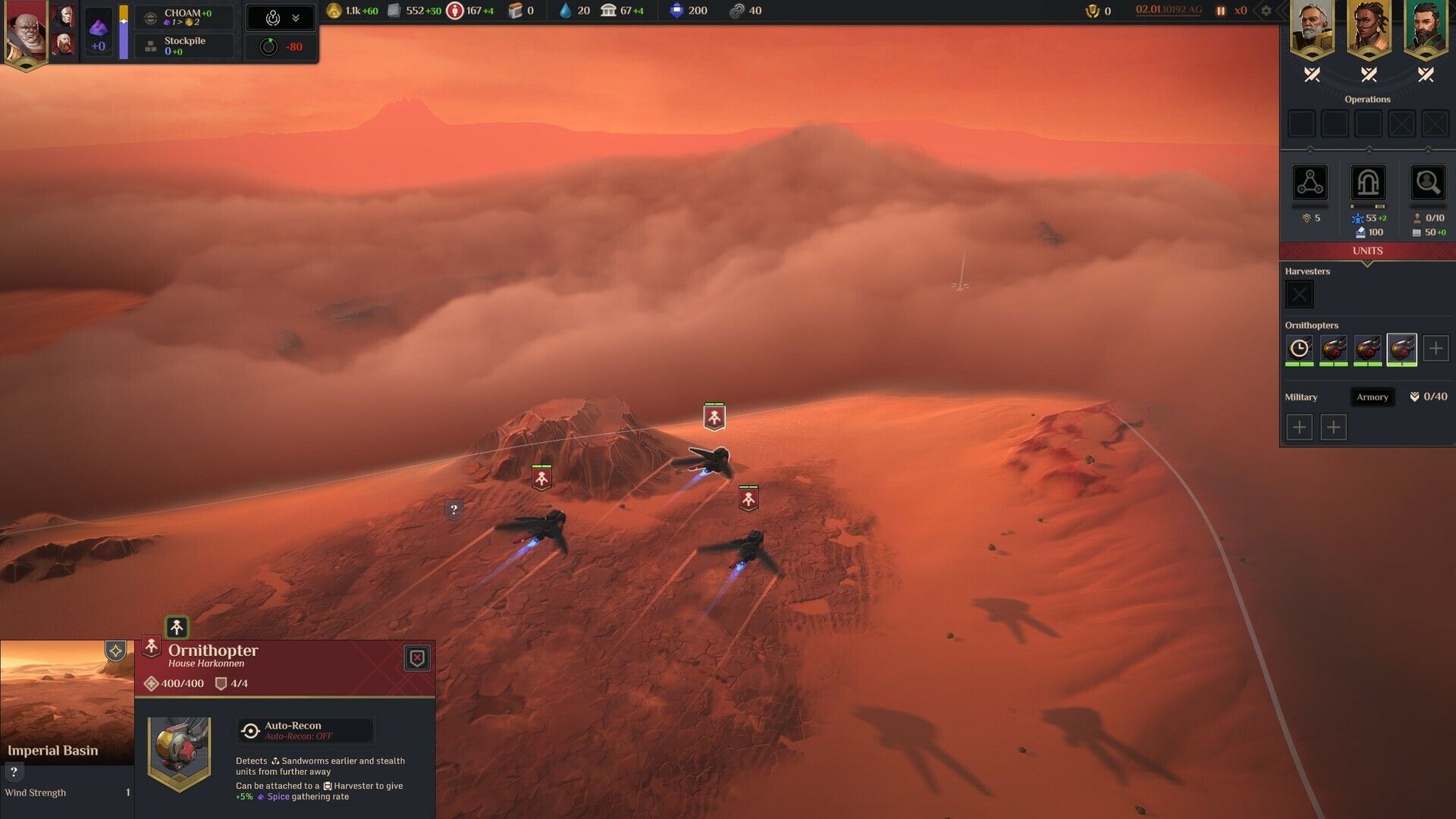Click the fortress garrison icon on right panel

[x=1368, y=184]
